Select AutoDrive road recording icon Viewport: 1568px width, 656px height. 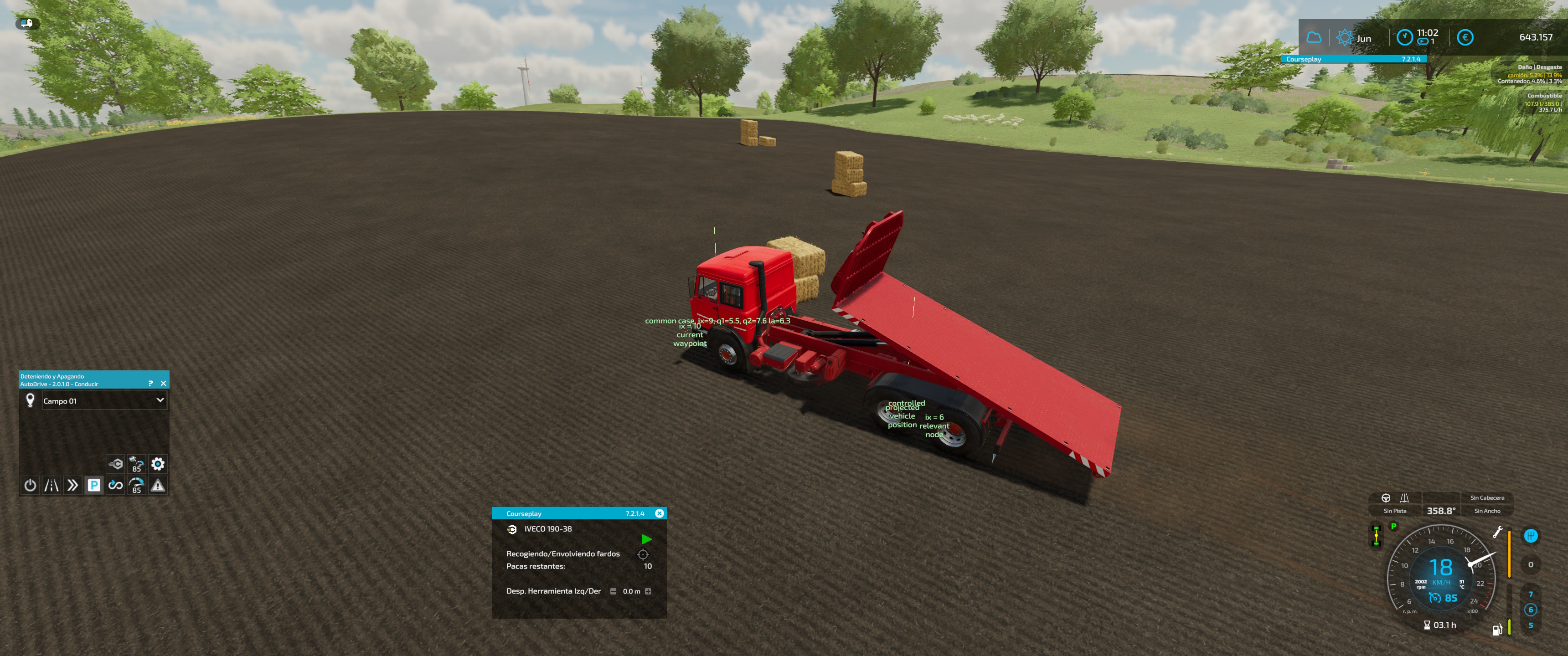(x=51, y=486)
